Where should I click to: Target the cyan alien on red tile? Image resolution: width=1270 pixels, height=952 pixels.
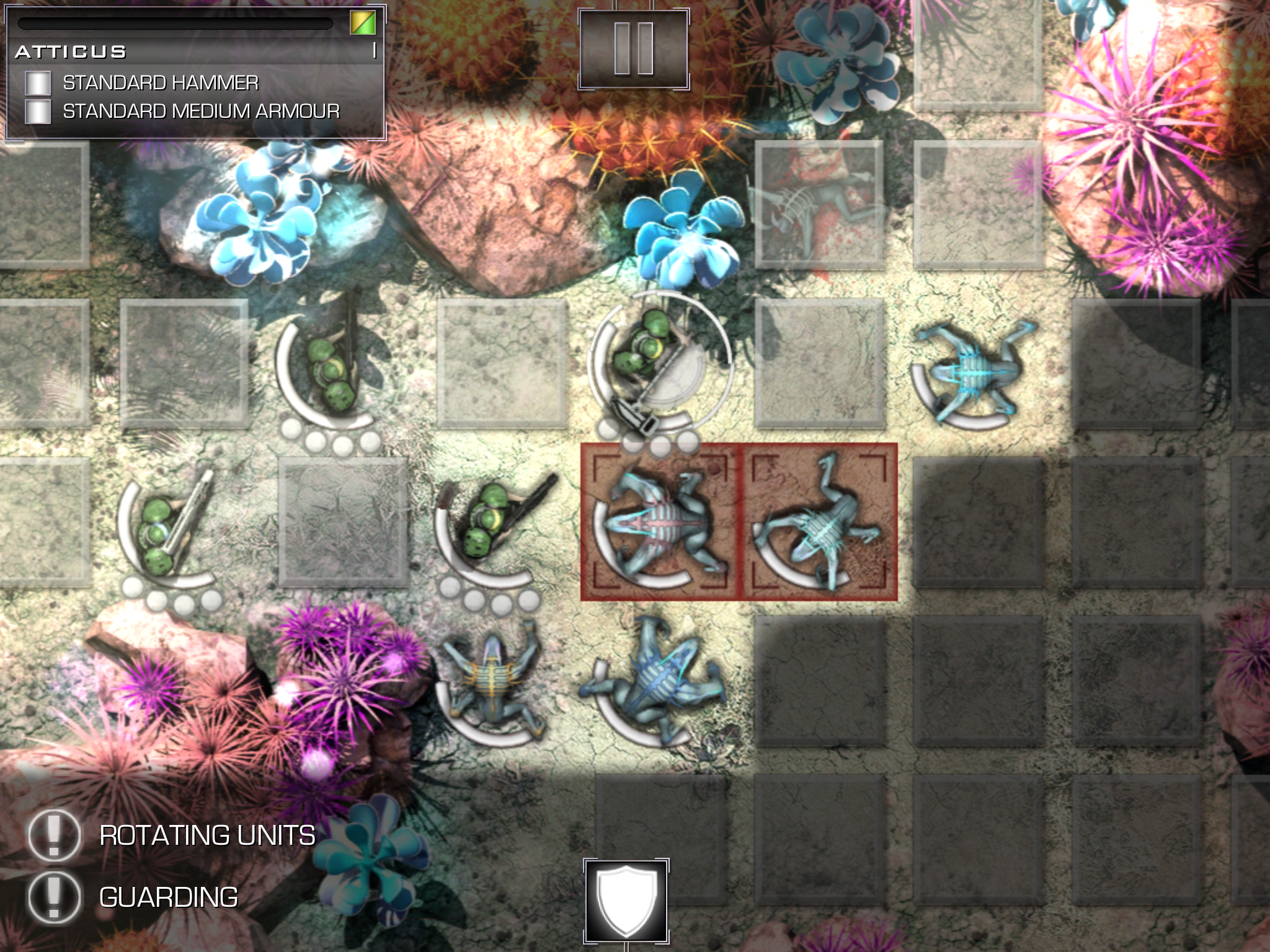(820, 522)
